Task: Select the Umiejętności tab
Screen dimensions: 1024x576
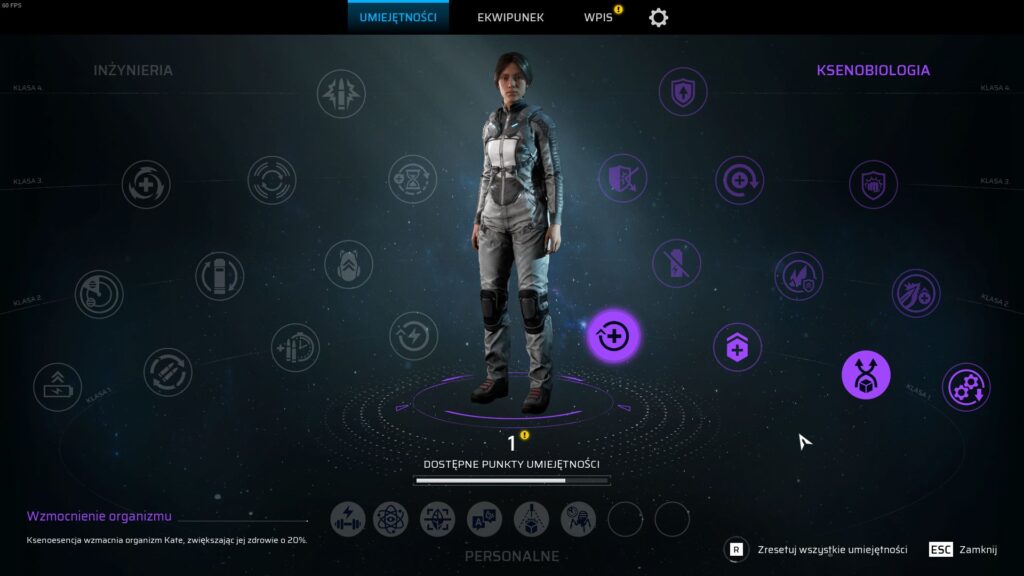Action: [398, 17]
